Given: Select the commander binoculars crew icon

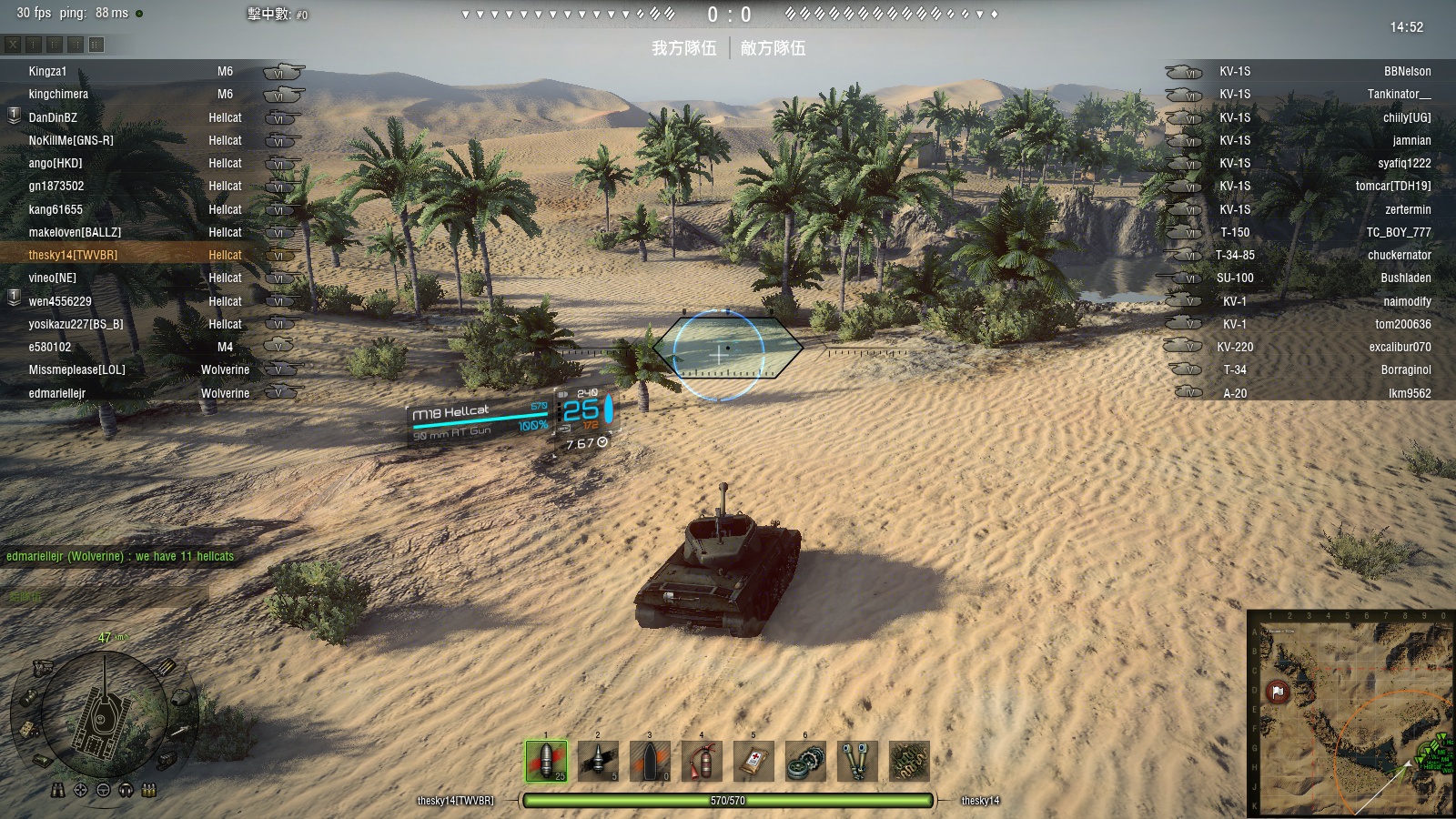Looking at the screenshot, I should click(57, 790).
